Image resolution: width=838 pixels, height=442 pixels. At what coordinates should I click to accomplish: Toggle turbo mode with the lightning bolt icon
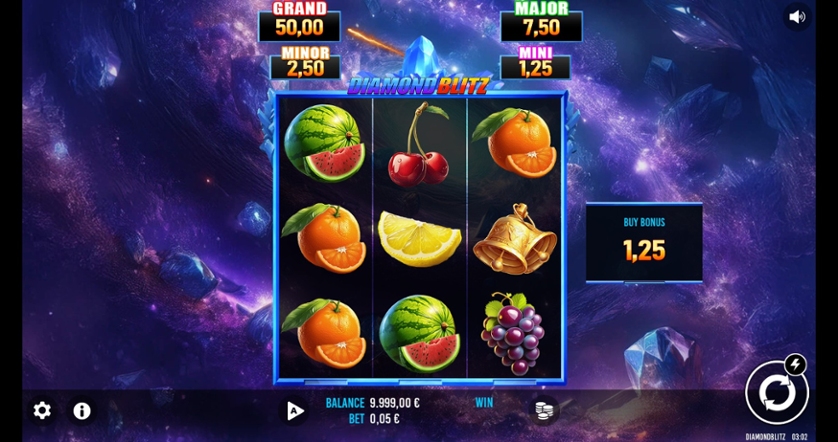pos(795,364)
